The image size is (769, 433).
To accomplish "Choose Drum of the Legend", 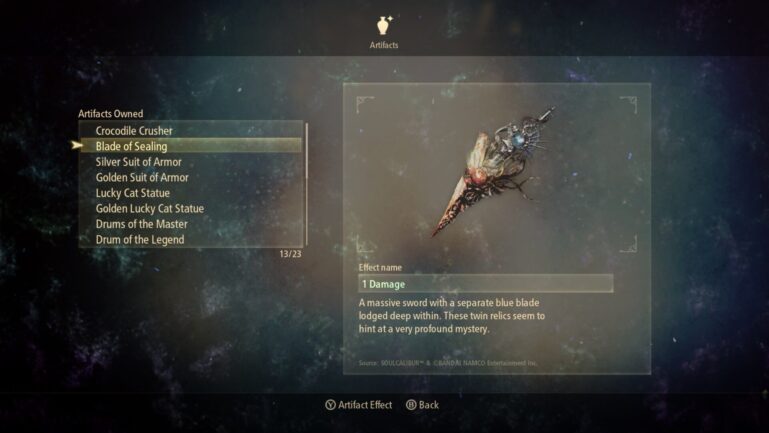I will tap(141, 239).
